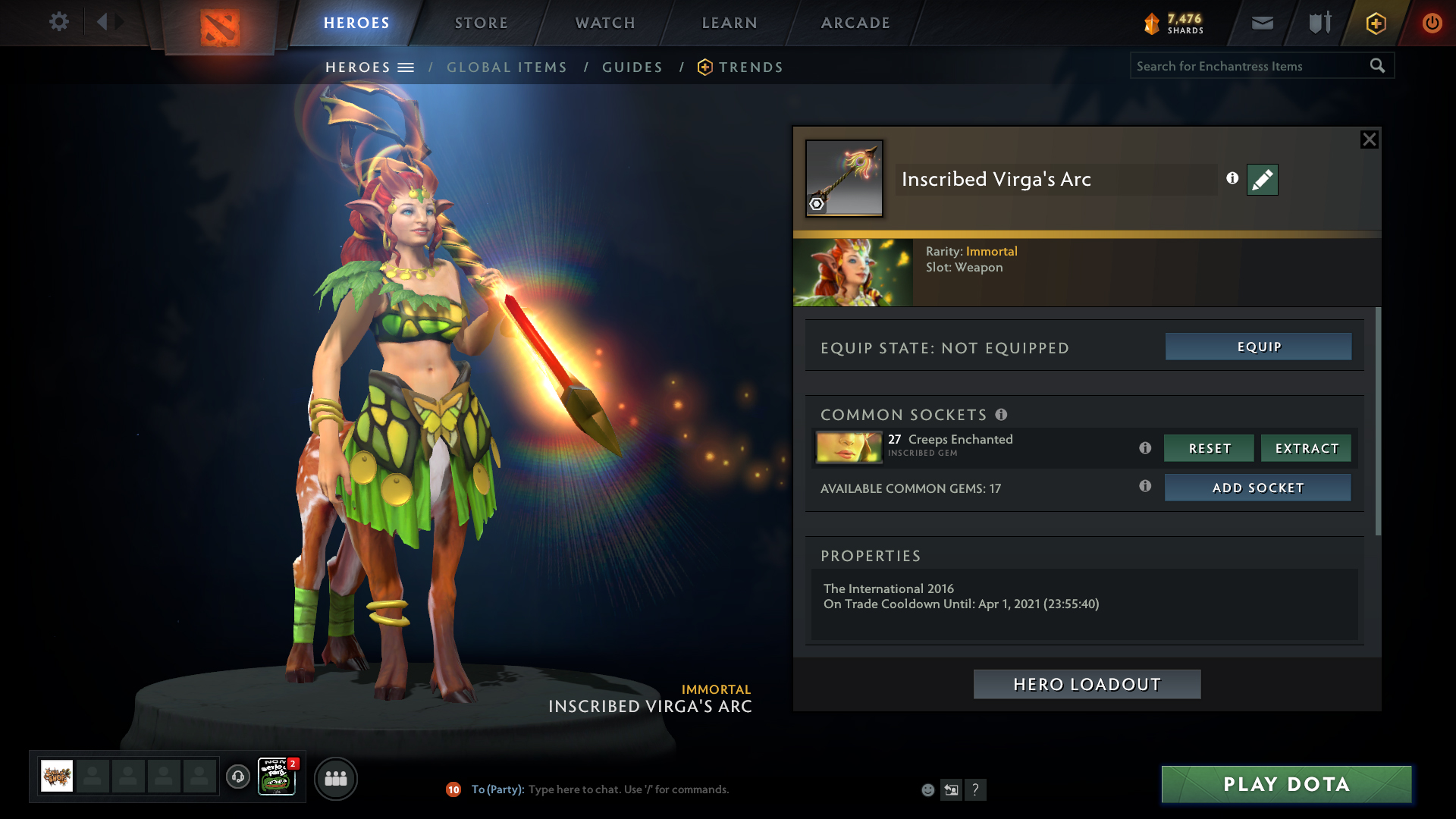Reset the Creeps Enchanted gem
This screenshot has height=819, width=1456.
(x=1209, y=448)
